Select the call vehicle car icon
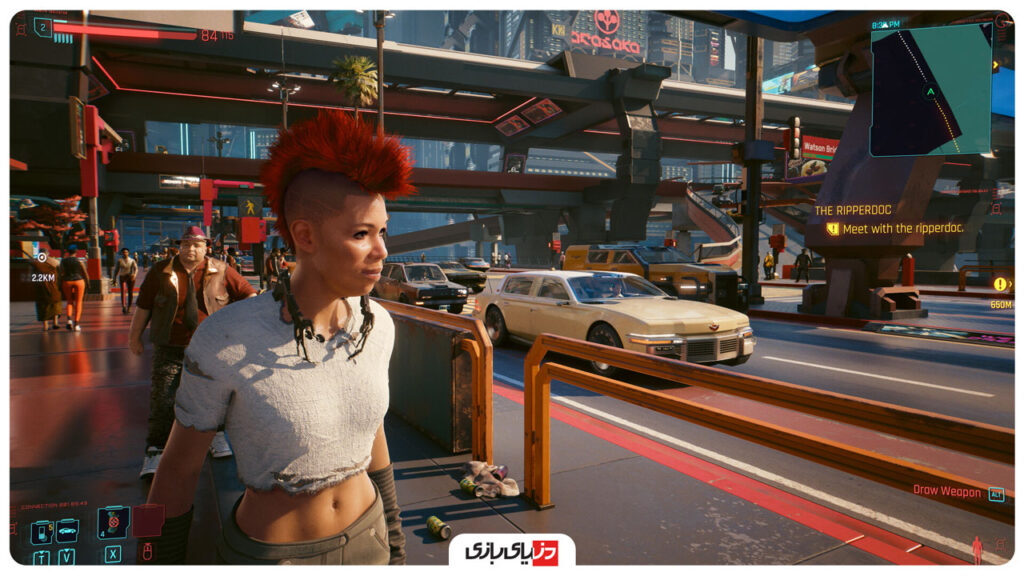 67,530
